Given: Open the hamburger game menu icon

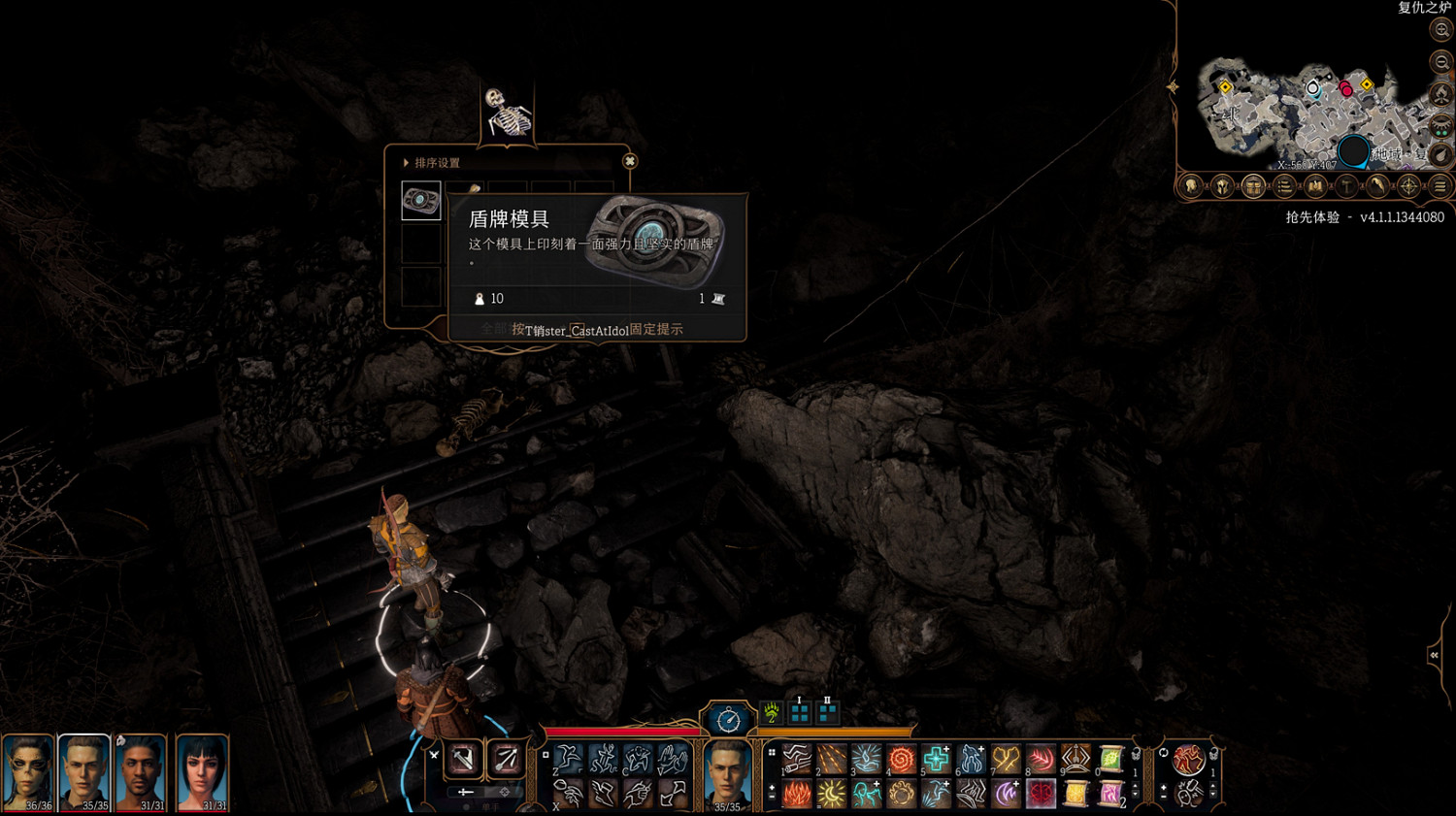Looking at the screenshot, I should 1440,186.
